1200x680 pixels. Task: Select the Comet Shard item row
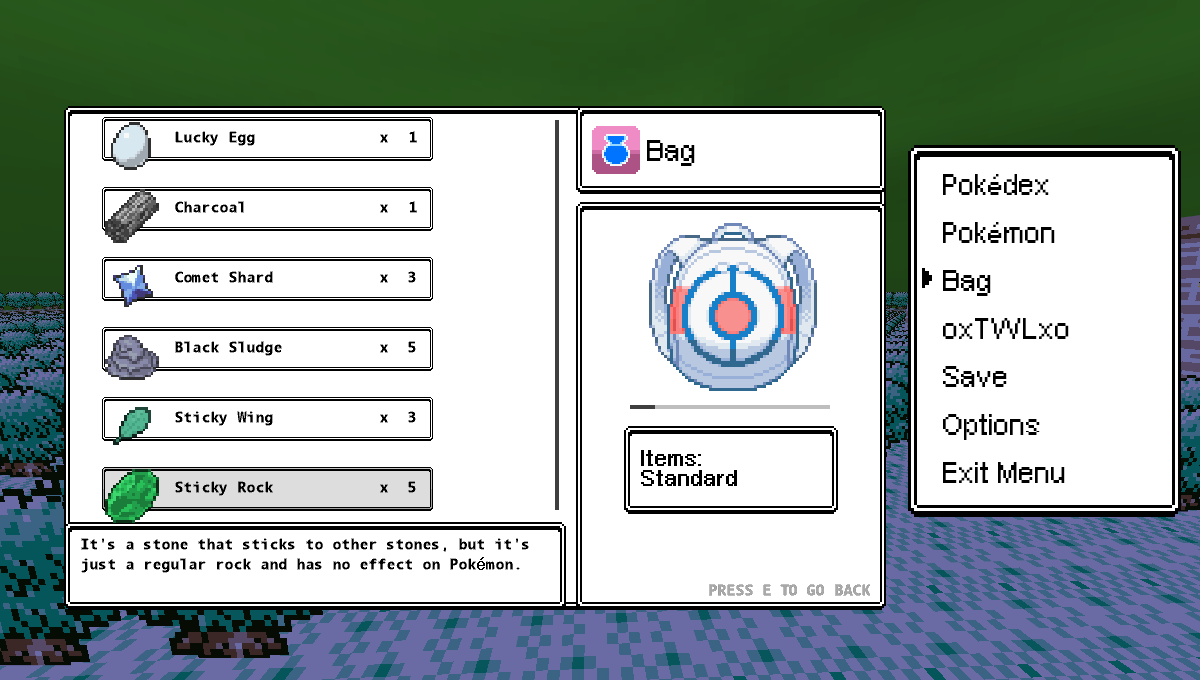point(267,279)
